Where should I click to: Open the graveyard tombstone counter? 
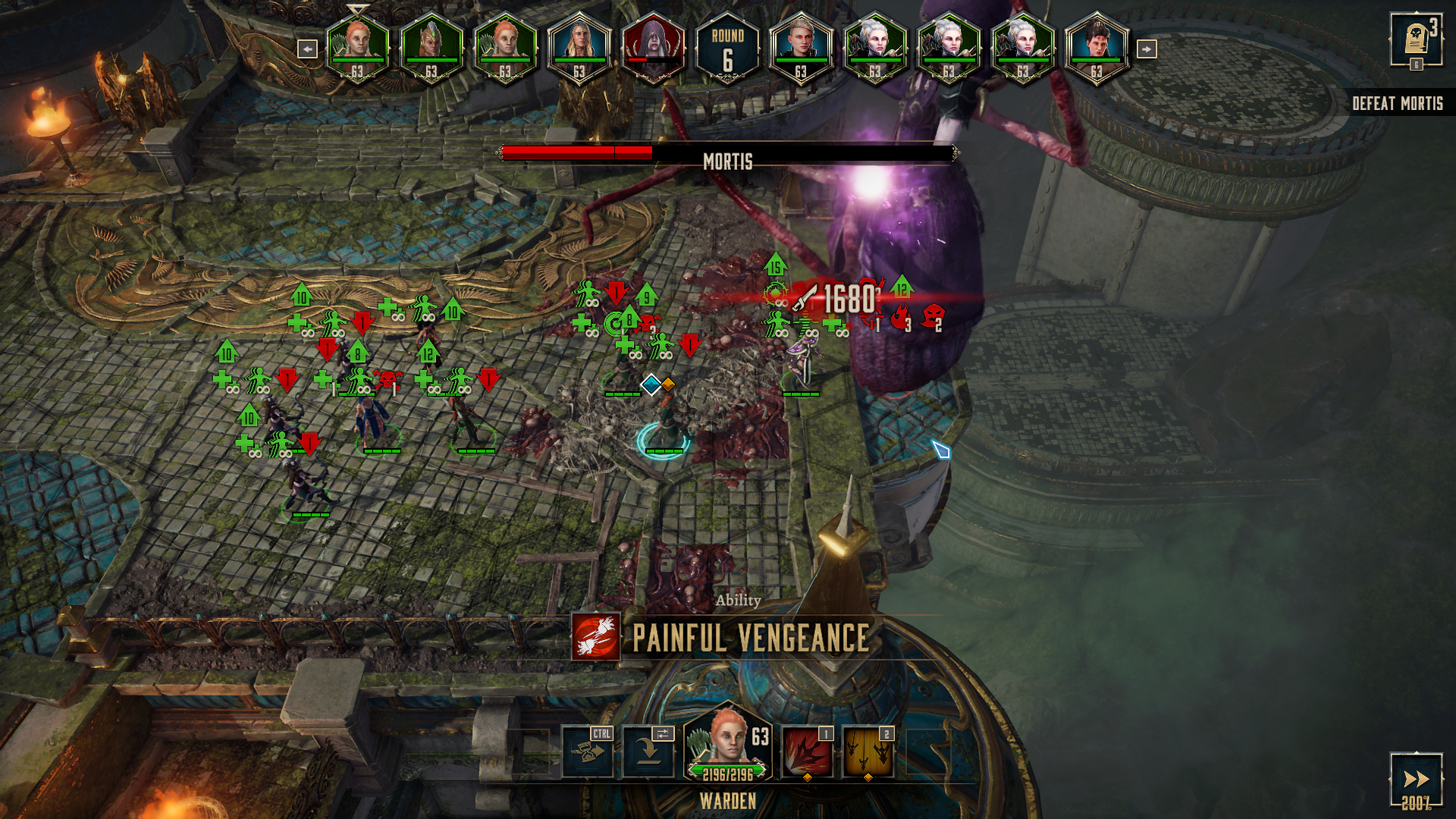tap(1416, 39)
